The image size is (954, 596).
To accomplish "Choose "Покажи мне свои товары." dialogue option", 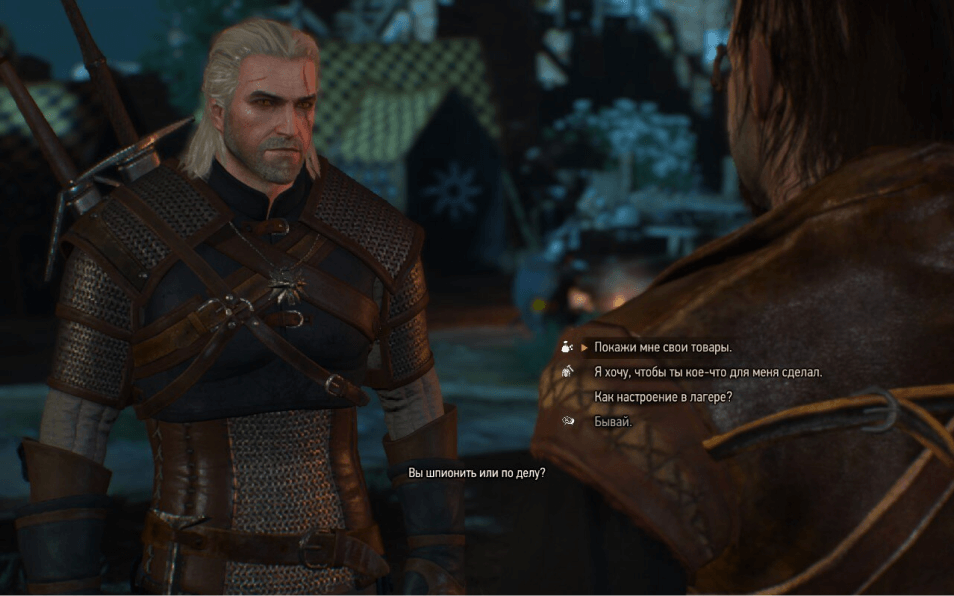I will coord(663,348).
